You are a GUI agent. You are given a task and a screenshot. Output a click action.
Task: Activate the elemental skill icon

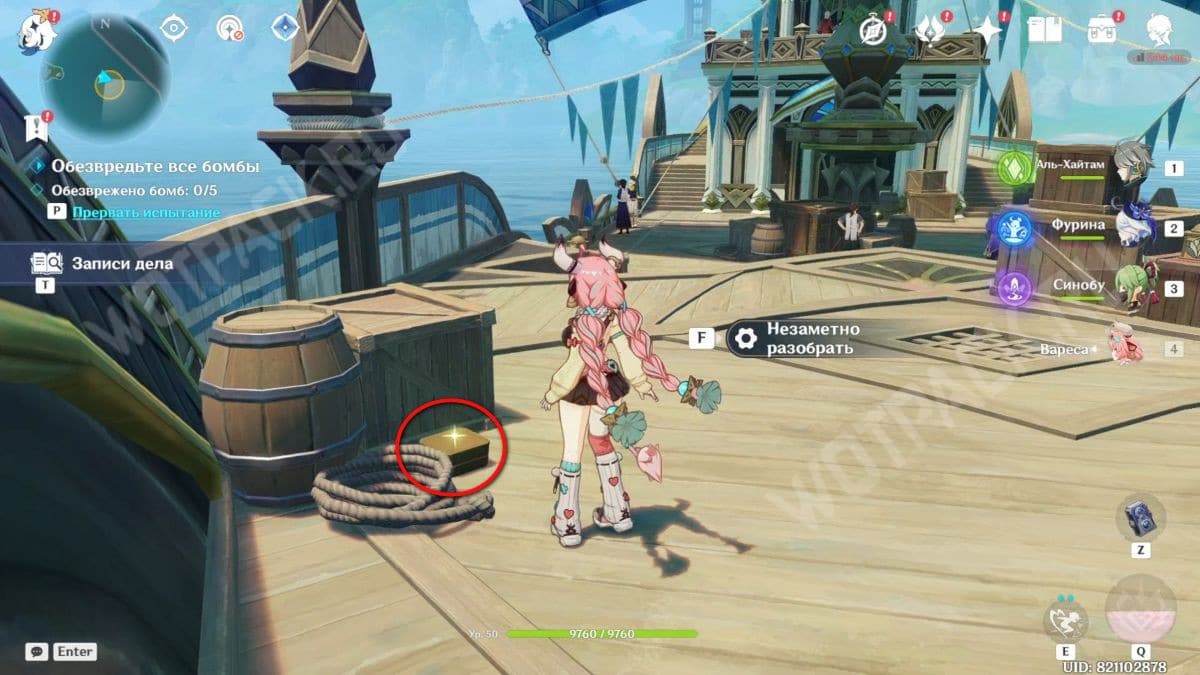(1066, 620)
